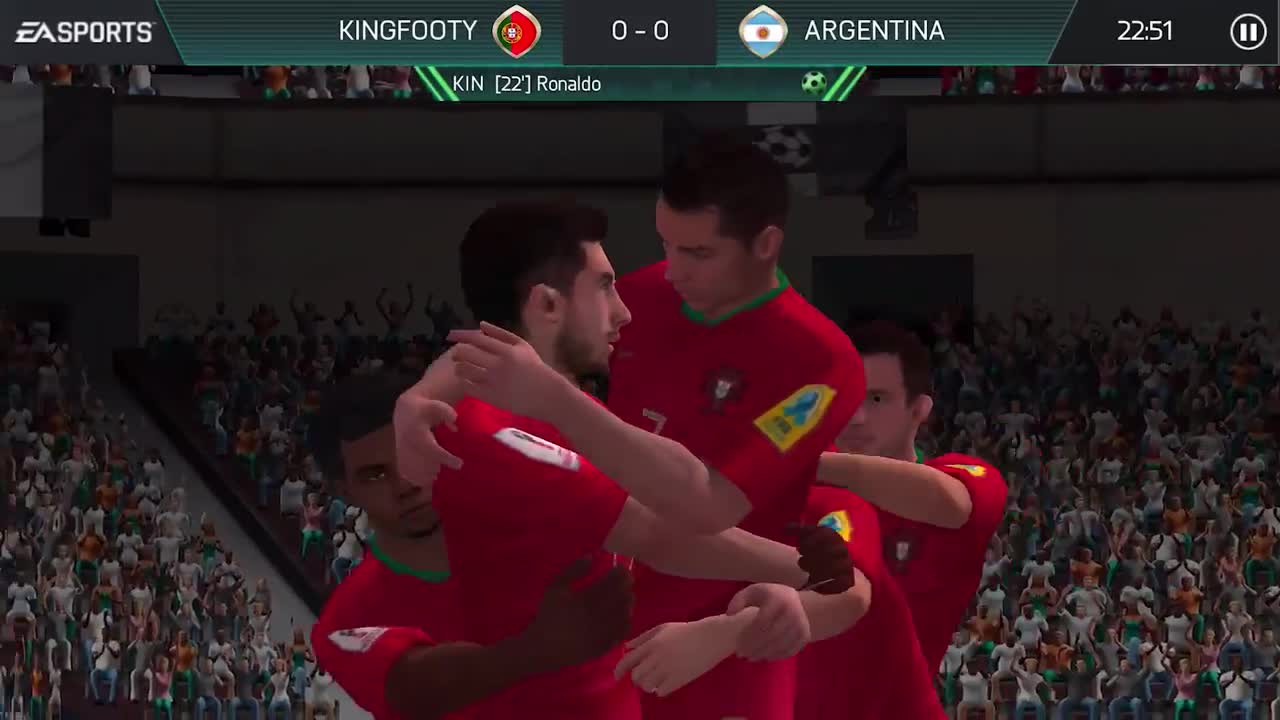Pause the match with the pause button

[1247, 32]
